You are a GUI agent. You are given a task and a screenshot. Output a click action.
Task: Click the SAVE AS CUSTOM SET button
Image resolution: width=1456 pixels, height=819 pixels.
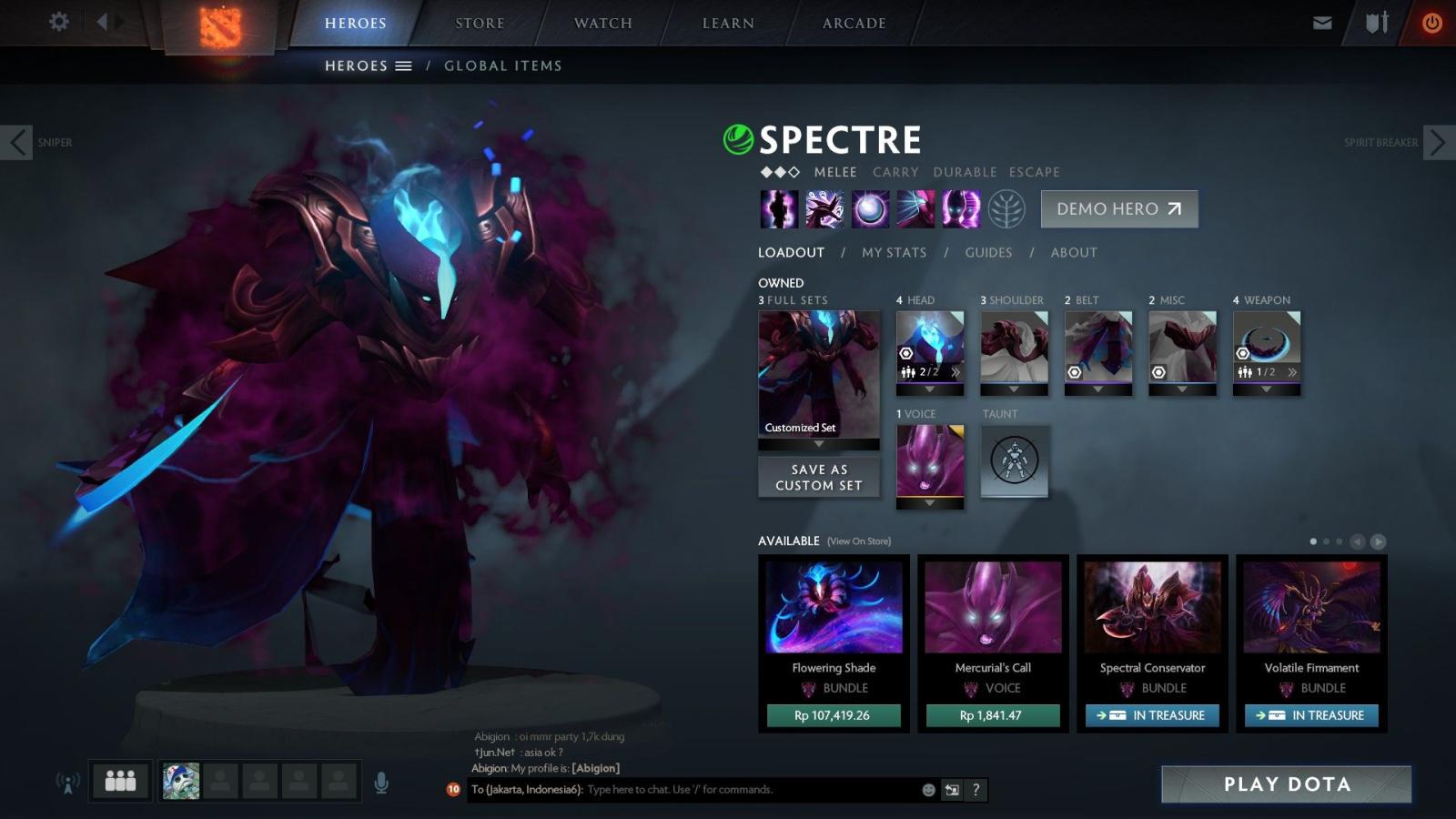click(818, 477)
